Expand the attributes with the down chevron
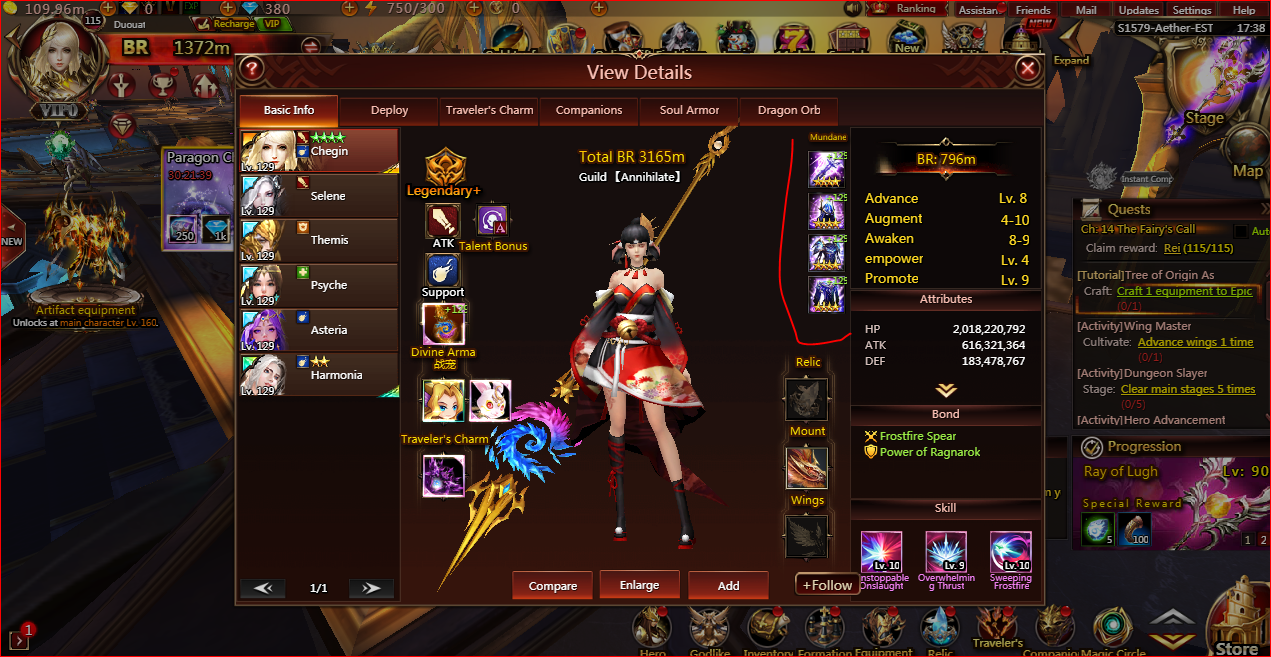 tap(945, 390)
